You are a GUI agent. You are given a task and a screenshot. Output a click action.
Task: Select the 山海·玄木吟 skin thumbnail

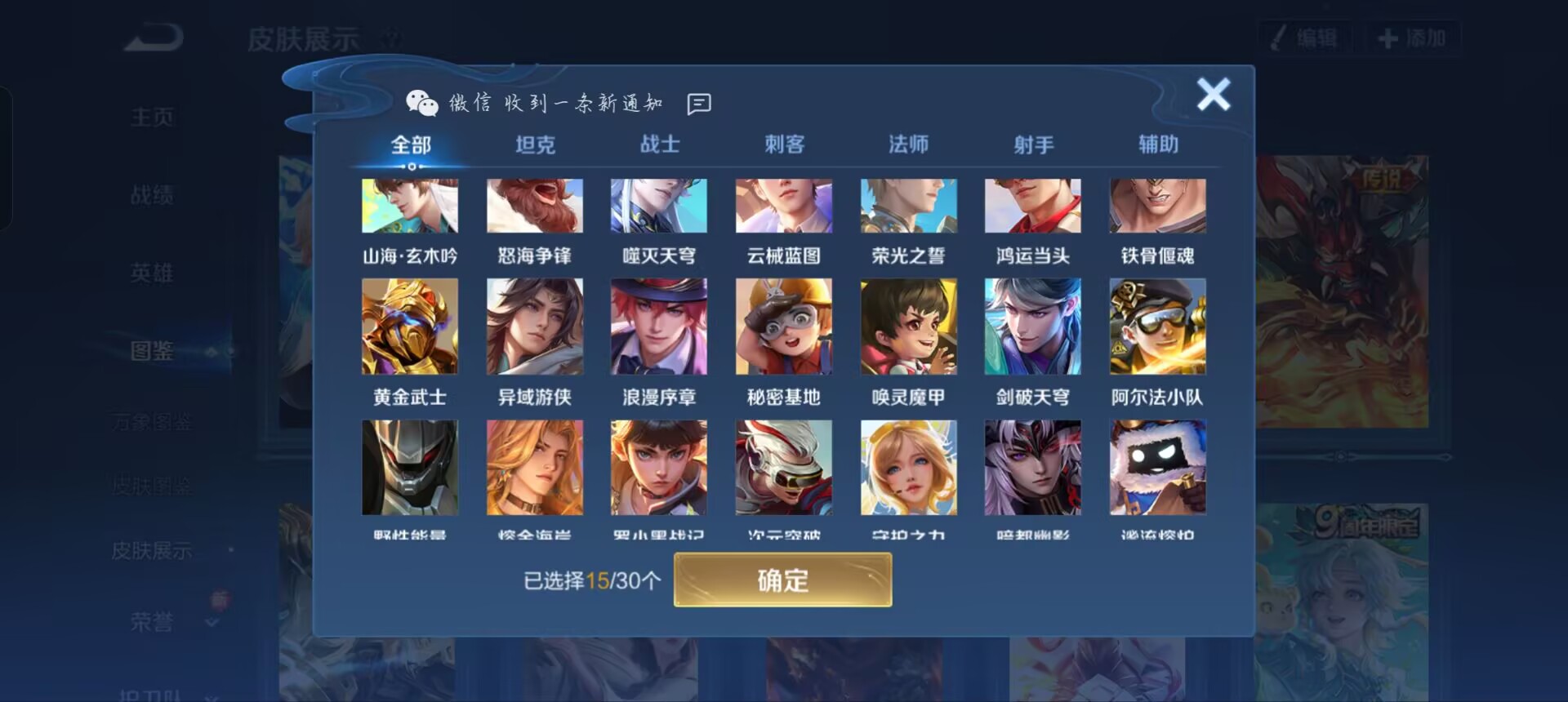pos(410,205)
